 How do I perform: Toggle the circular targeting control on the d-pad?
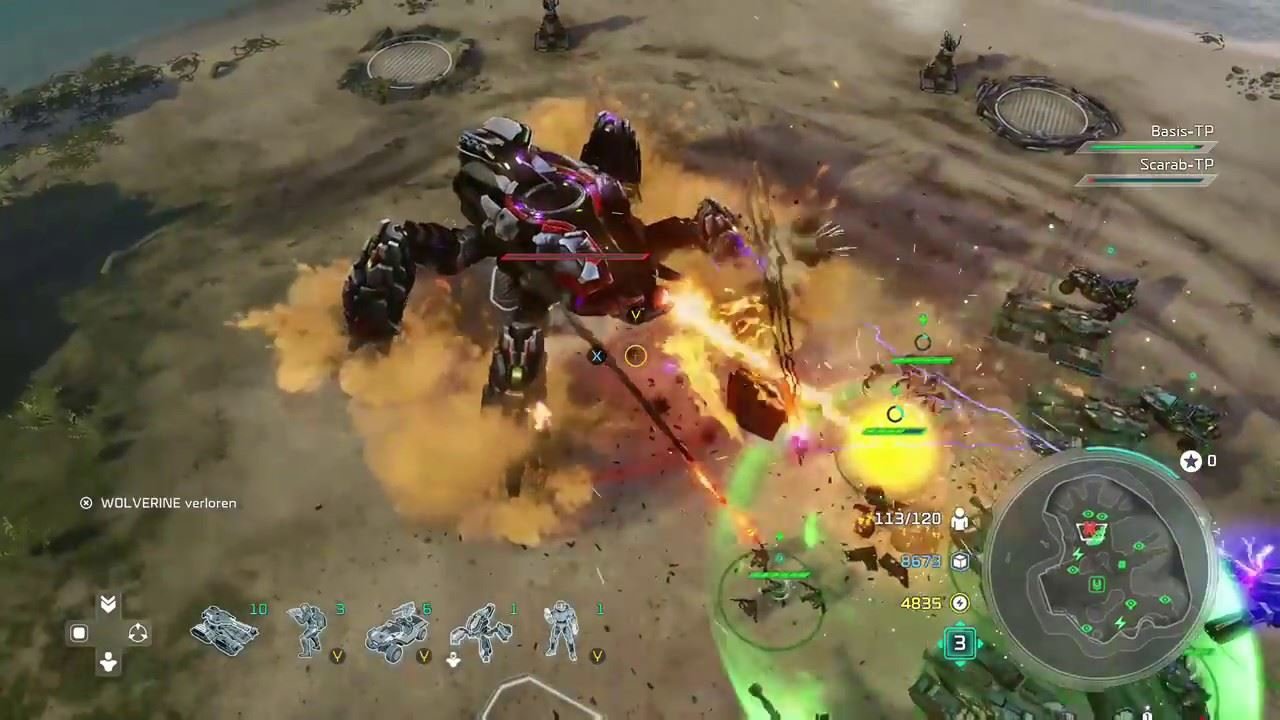138,632
